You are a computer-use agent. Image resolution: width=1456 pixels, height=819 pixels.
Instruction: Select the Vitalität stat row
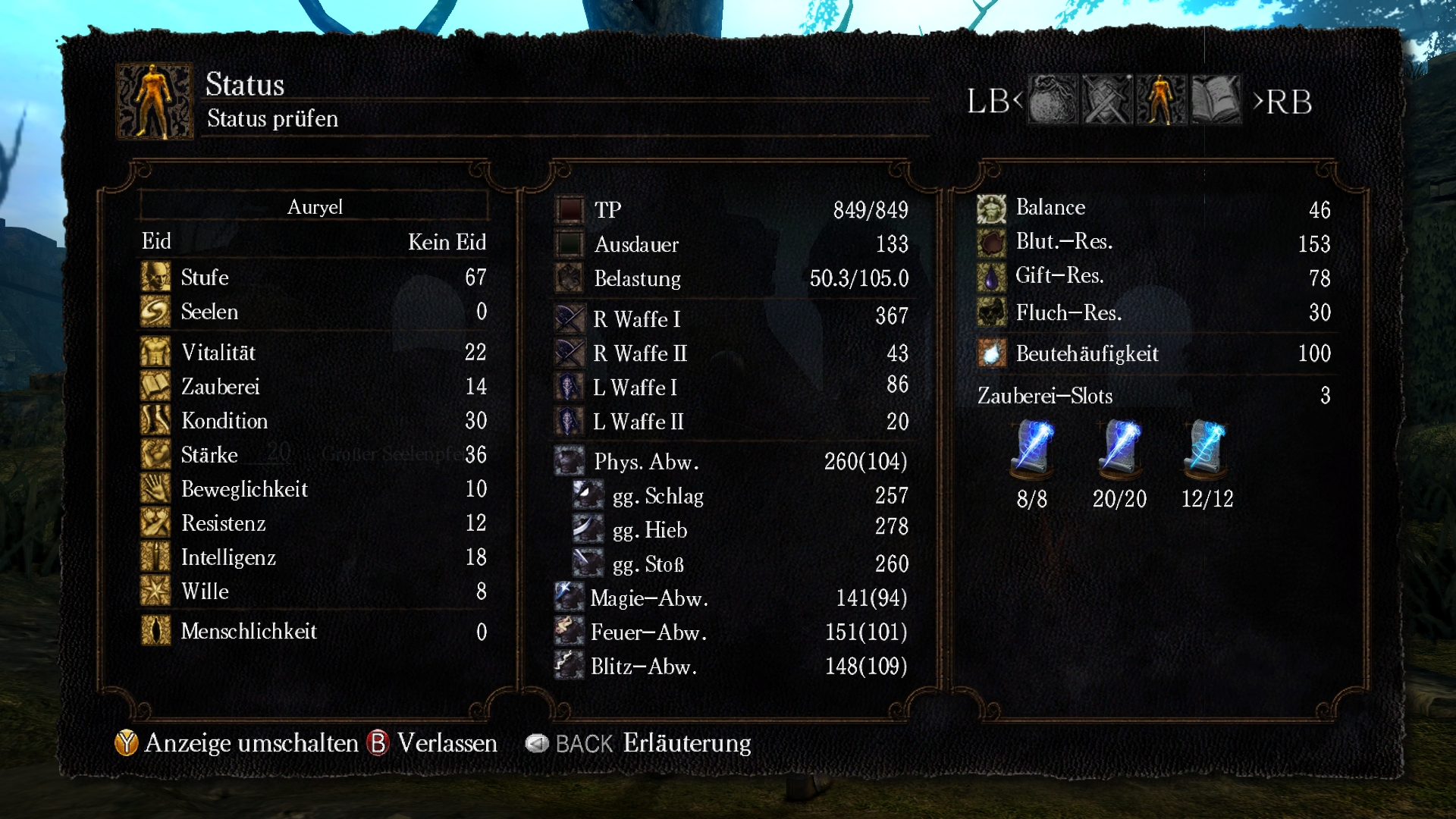coord(313,353)
